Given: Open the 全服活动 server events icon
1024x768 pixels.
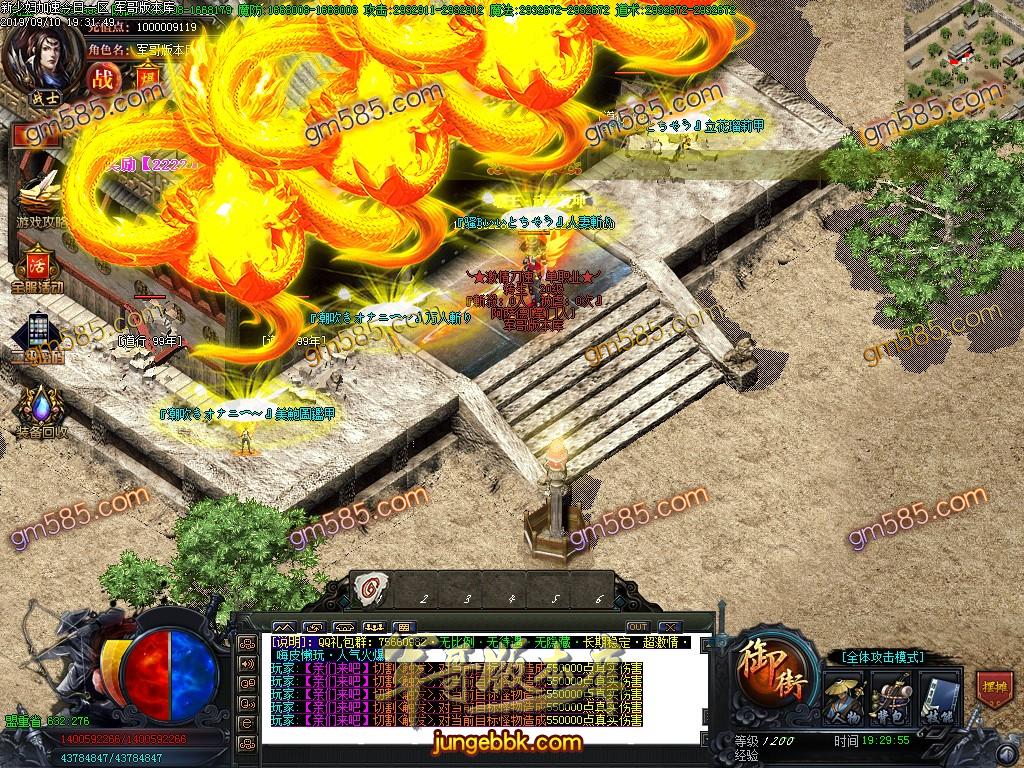Looking at the screenshot, I should click(x=37, y=266).
